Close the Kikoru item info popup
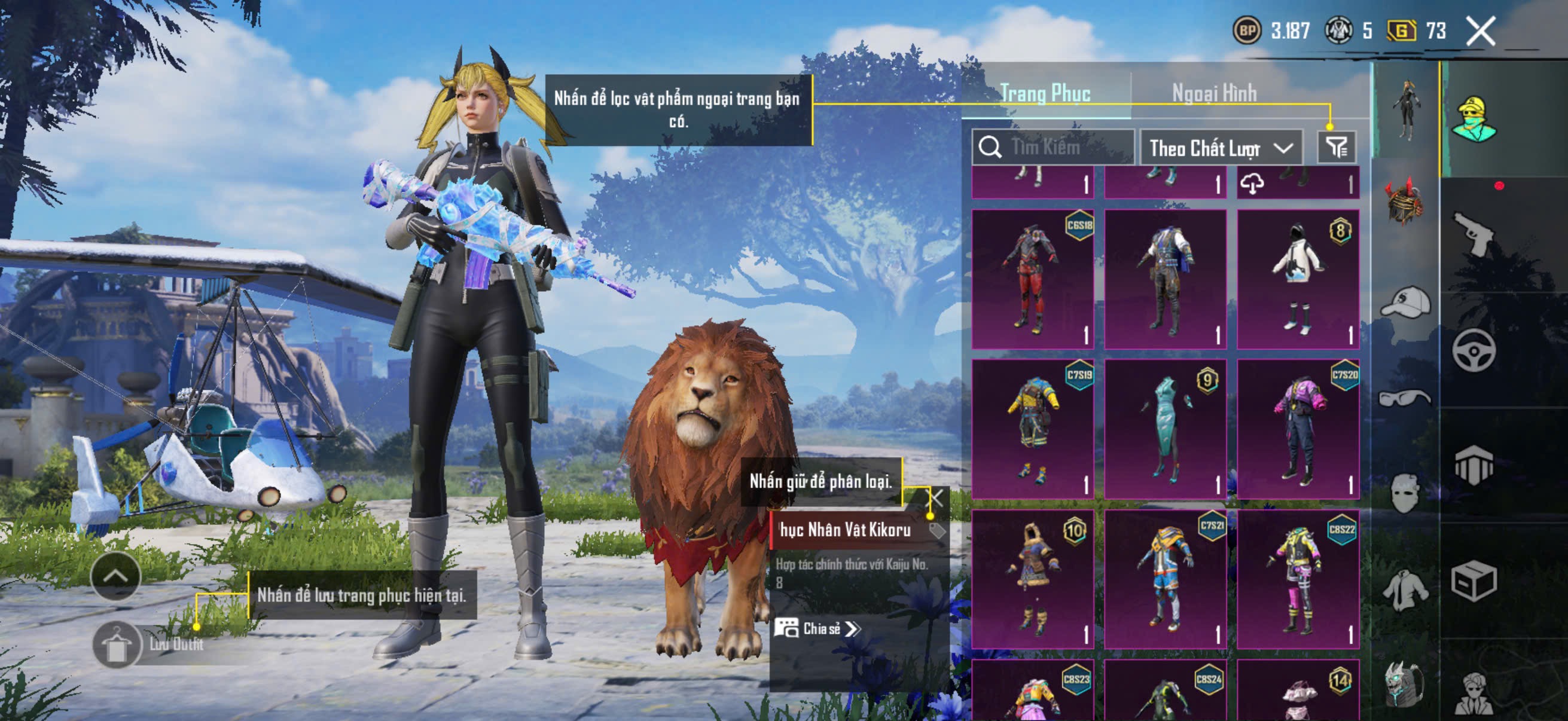1568x721 pixels. [935, 499]
